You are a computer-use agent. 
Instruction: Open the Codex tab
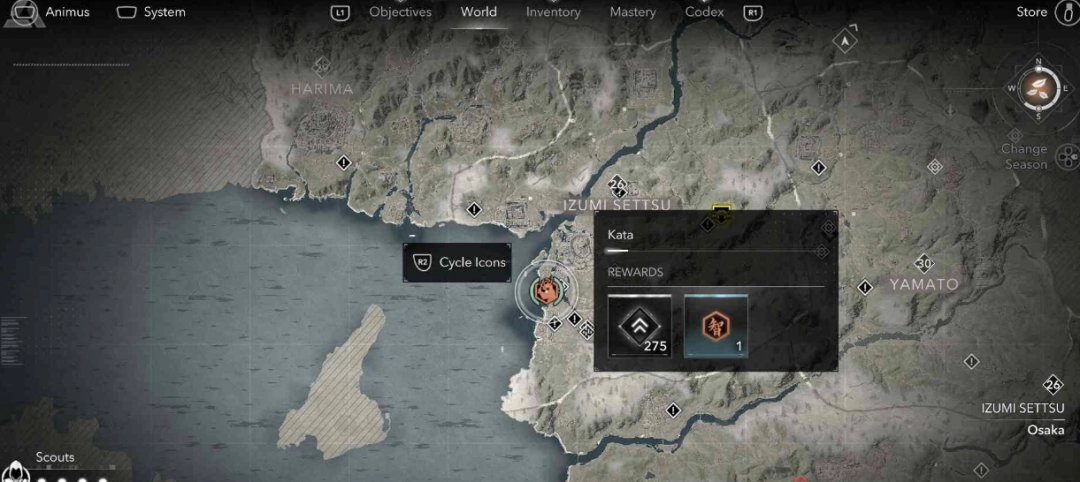click(x=704, y=12)
